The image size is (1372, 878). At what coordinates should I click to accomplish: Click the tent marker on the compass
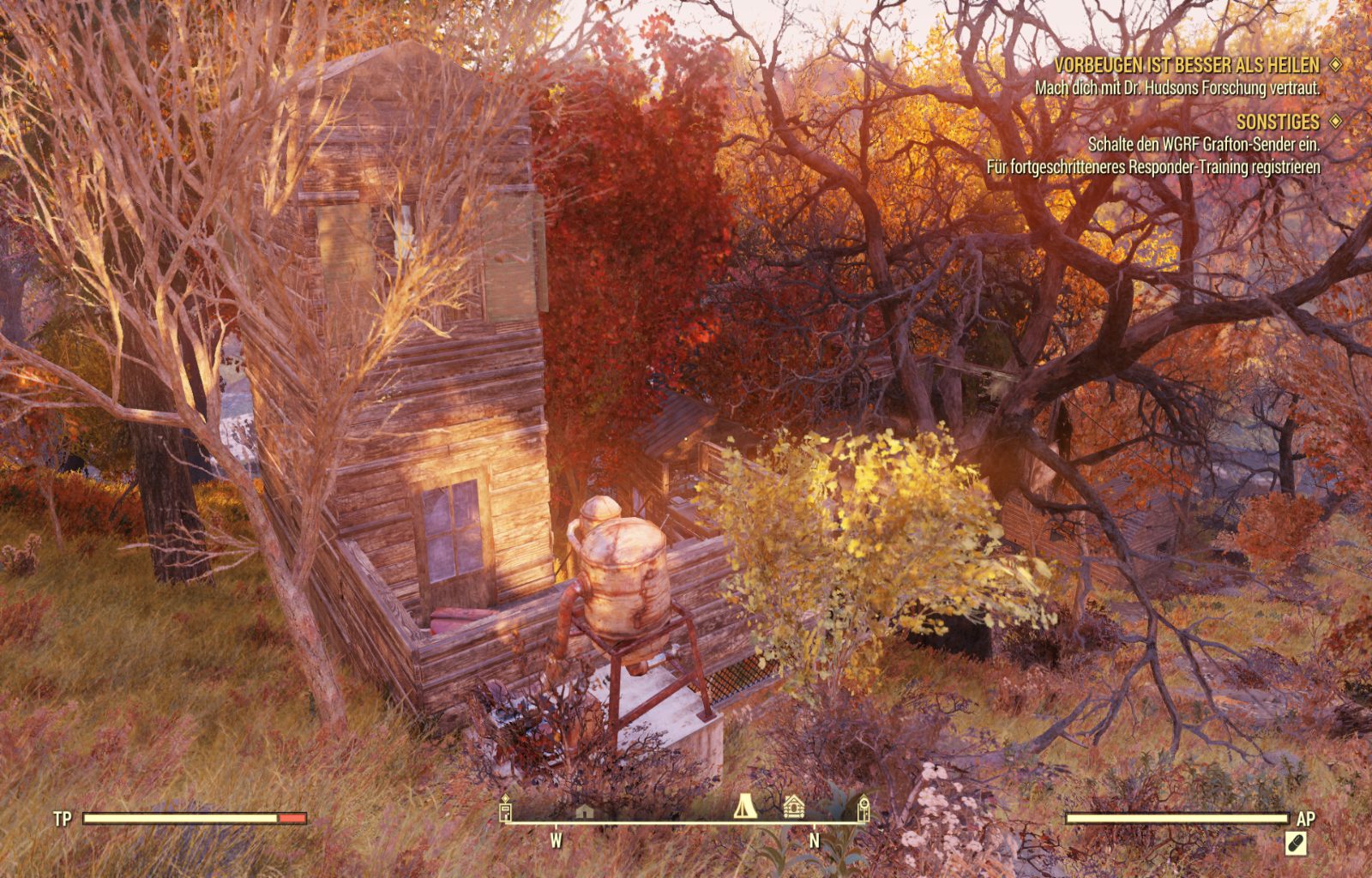(x=744, y=805)
